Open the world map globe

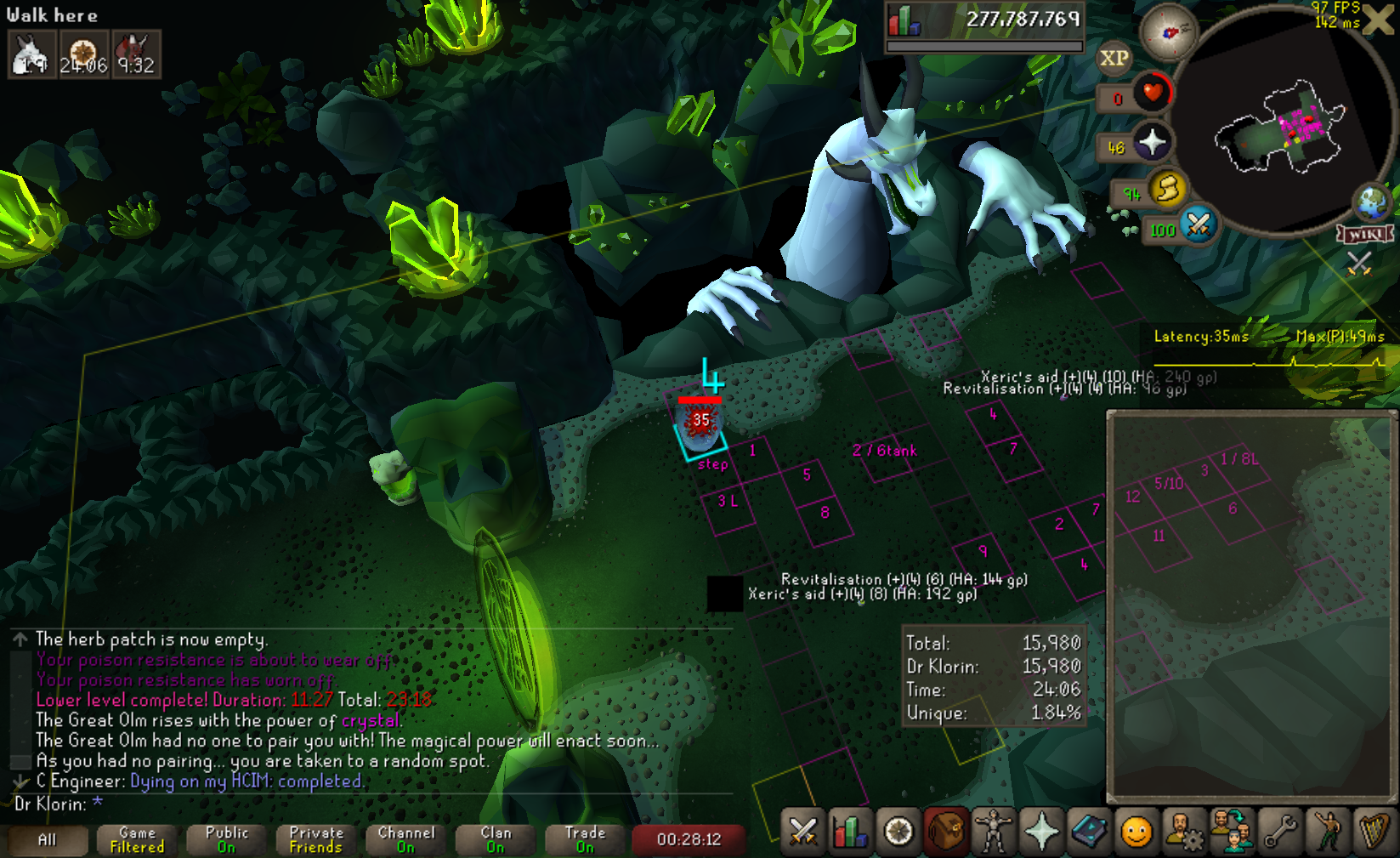[x=1372, y=202]
